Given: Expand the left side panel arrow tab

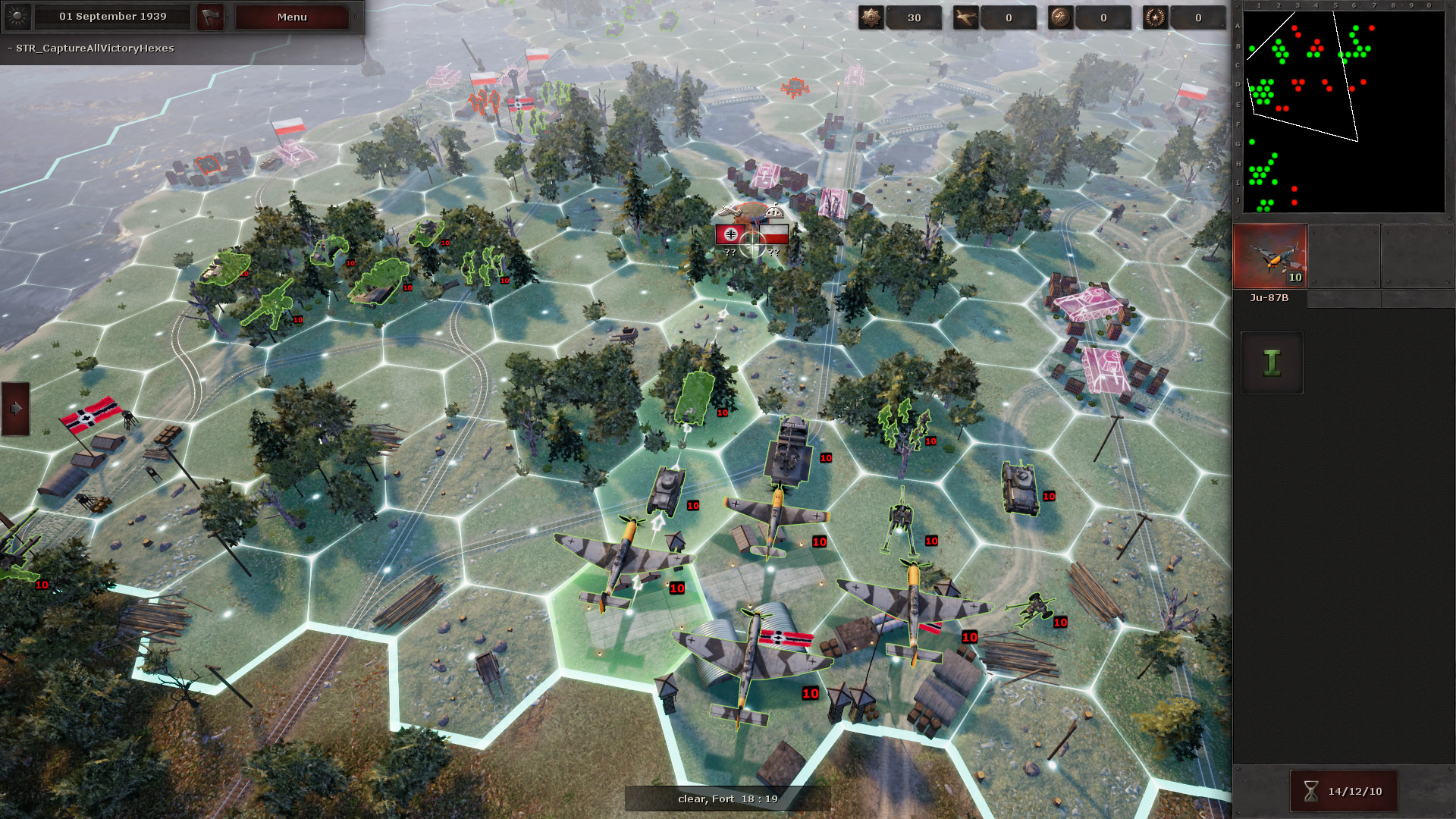Looking at the screenshot, I should [x=15, y=410].
